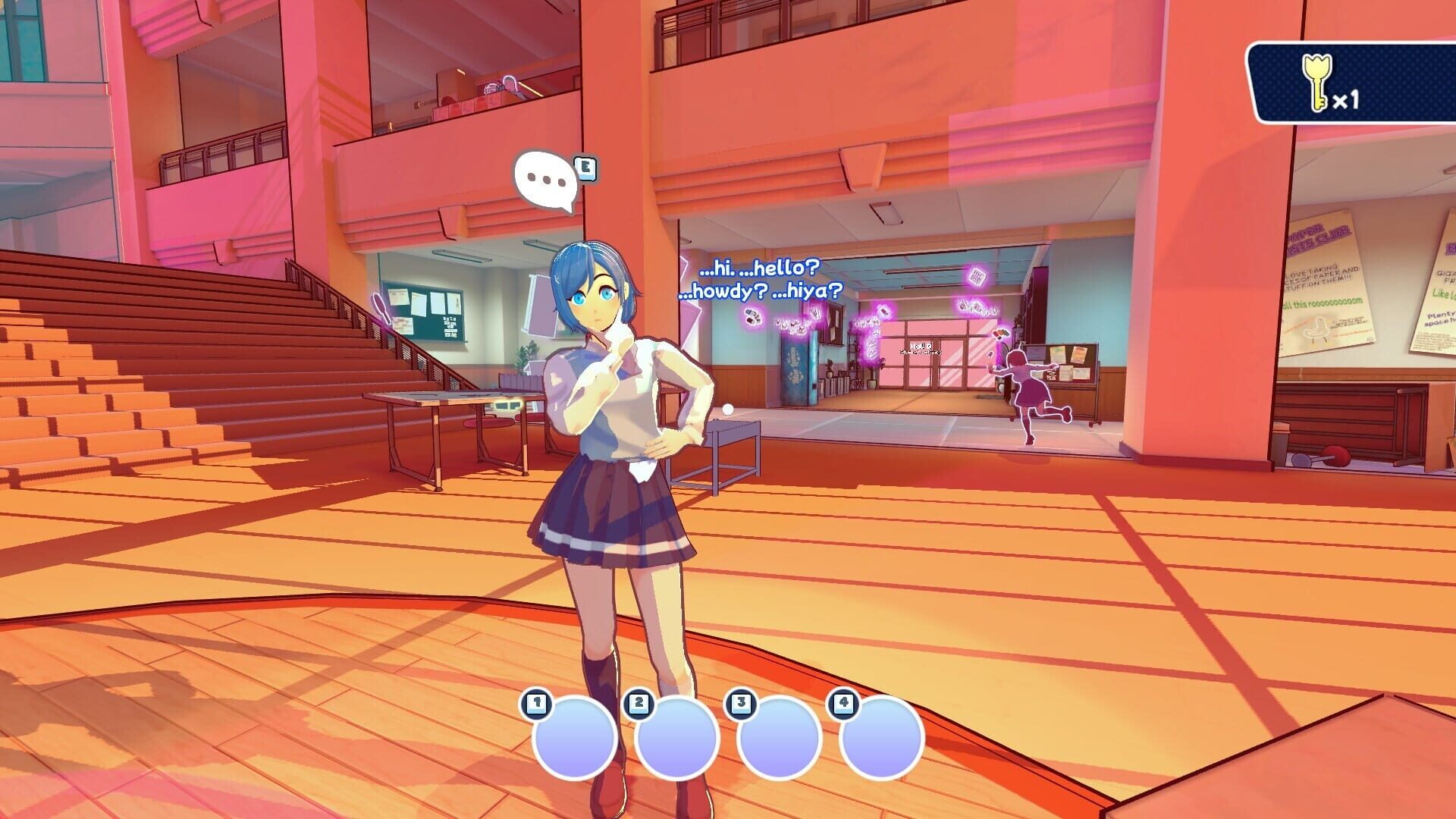Click the E key prompt badge
Viewport: 1456px width, 819px height.
click(x=584, y=170)
